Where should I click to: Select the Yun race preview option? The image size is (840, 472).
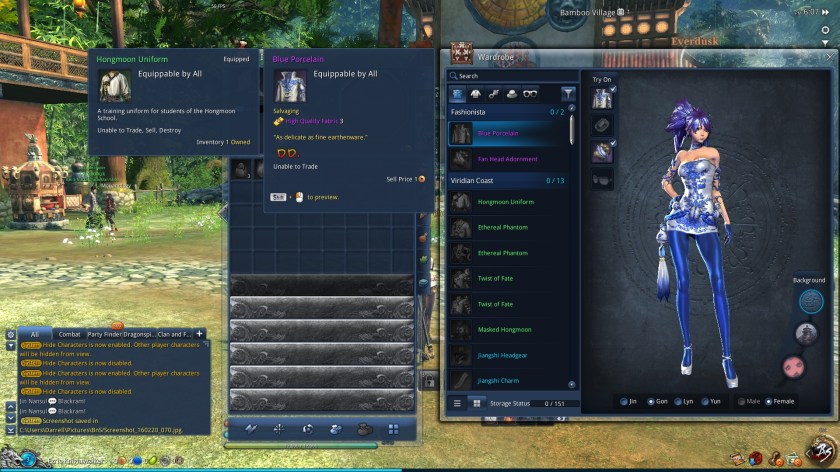(711, 402)
